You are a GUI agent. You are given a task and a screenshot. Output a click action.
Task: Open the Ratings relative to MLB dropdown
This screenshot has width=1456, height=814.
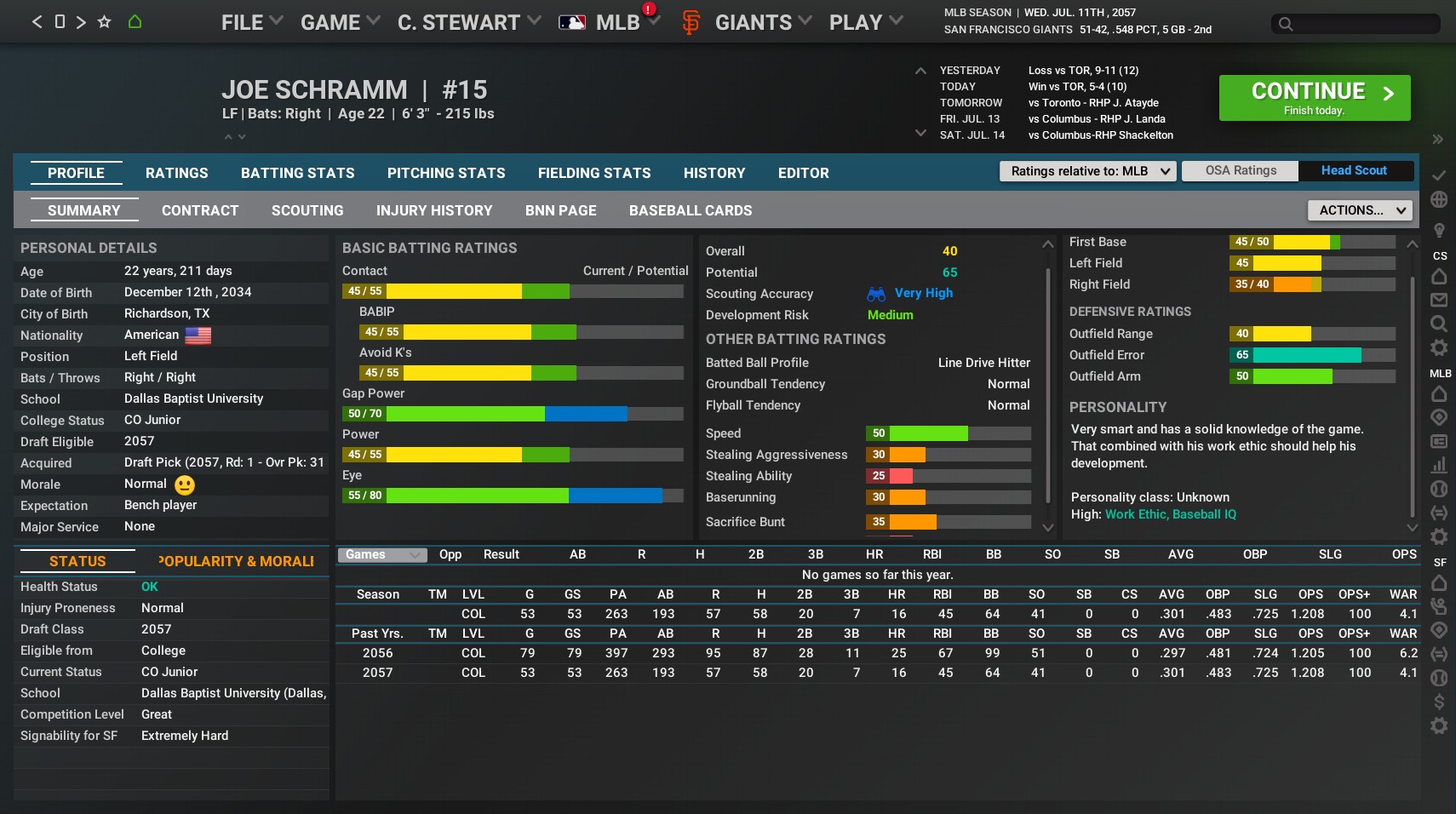pyautogui.click(x=1086, y=170)
